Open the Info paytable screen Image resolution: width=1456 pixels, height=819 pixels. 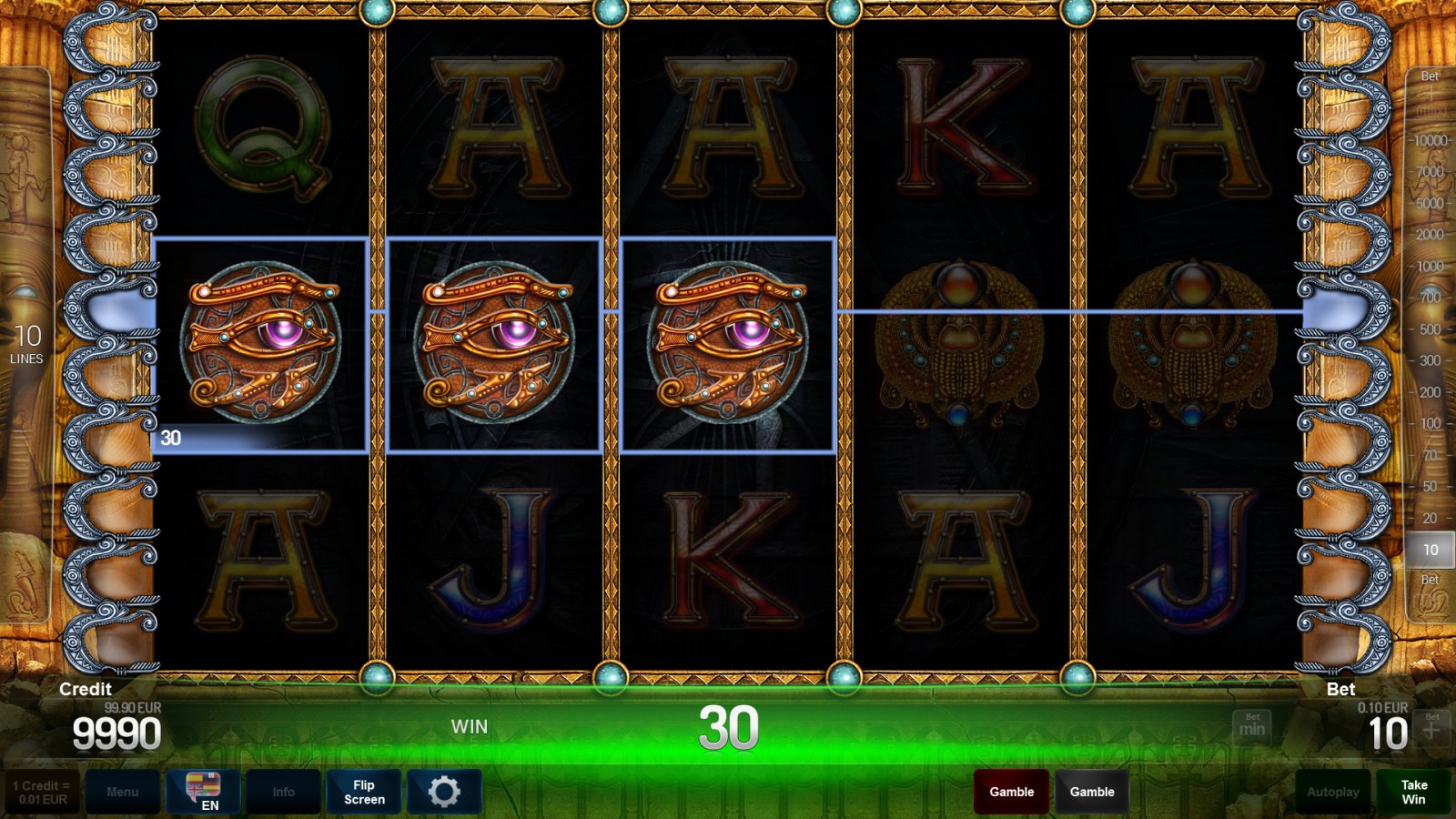click(x=284, y=791)
